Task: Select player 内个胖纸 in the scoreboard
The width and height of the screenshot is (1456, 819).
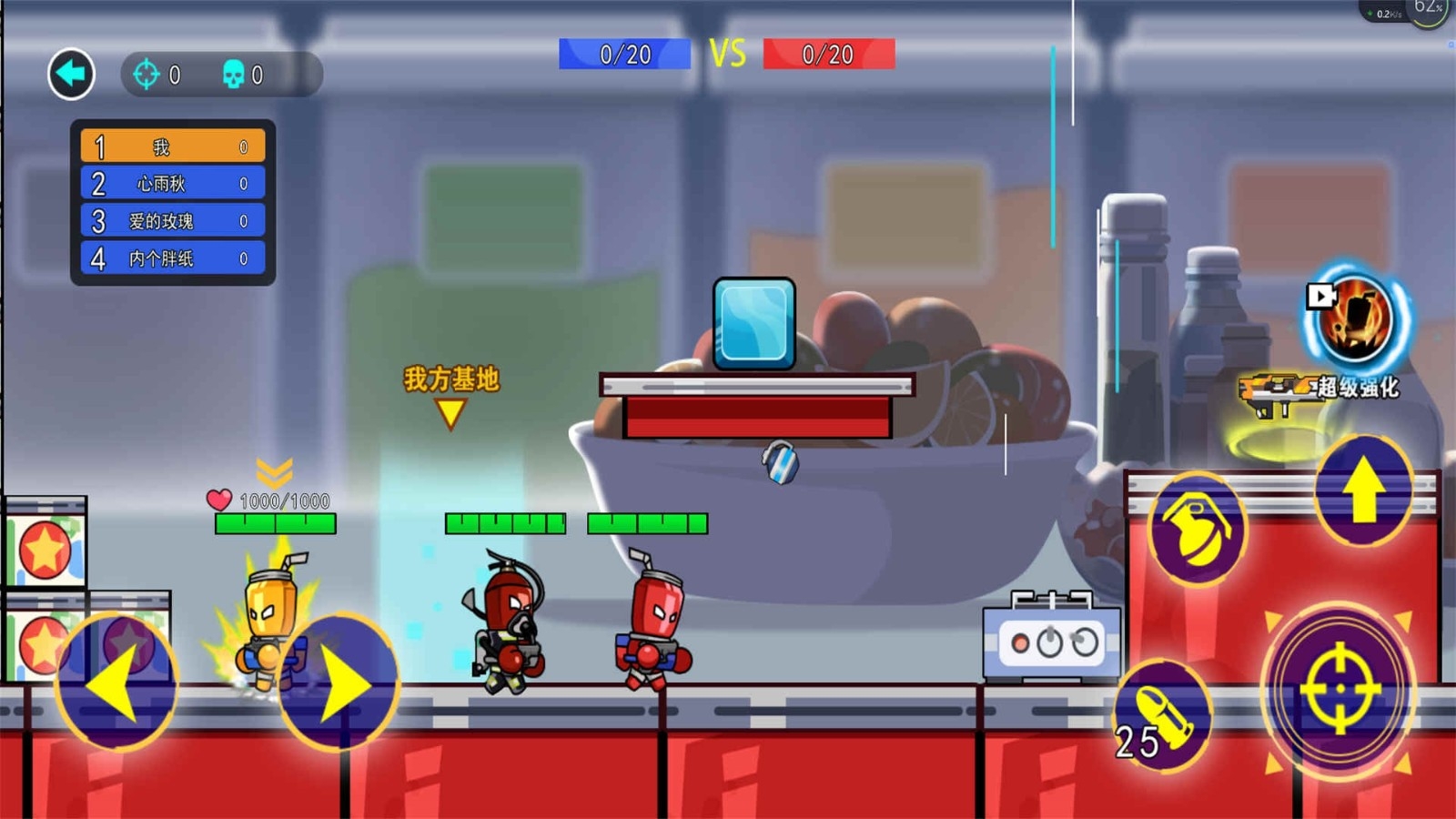Action: point(173,258)
